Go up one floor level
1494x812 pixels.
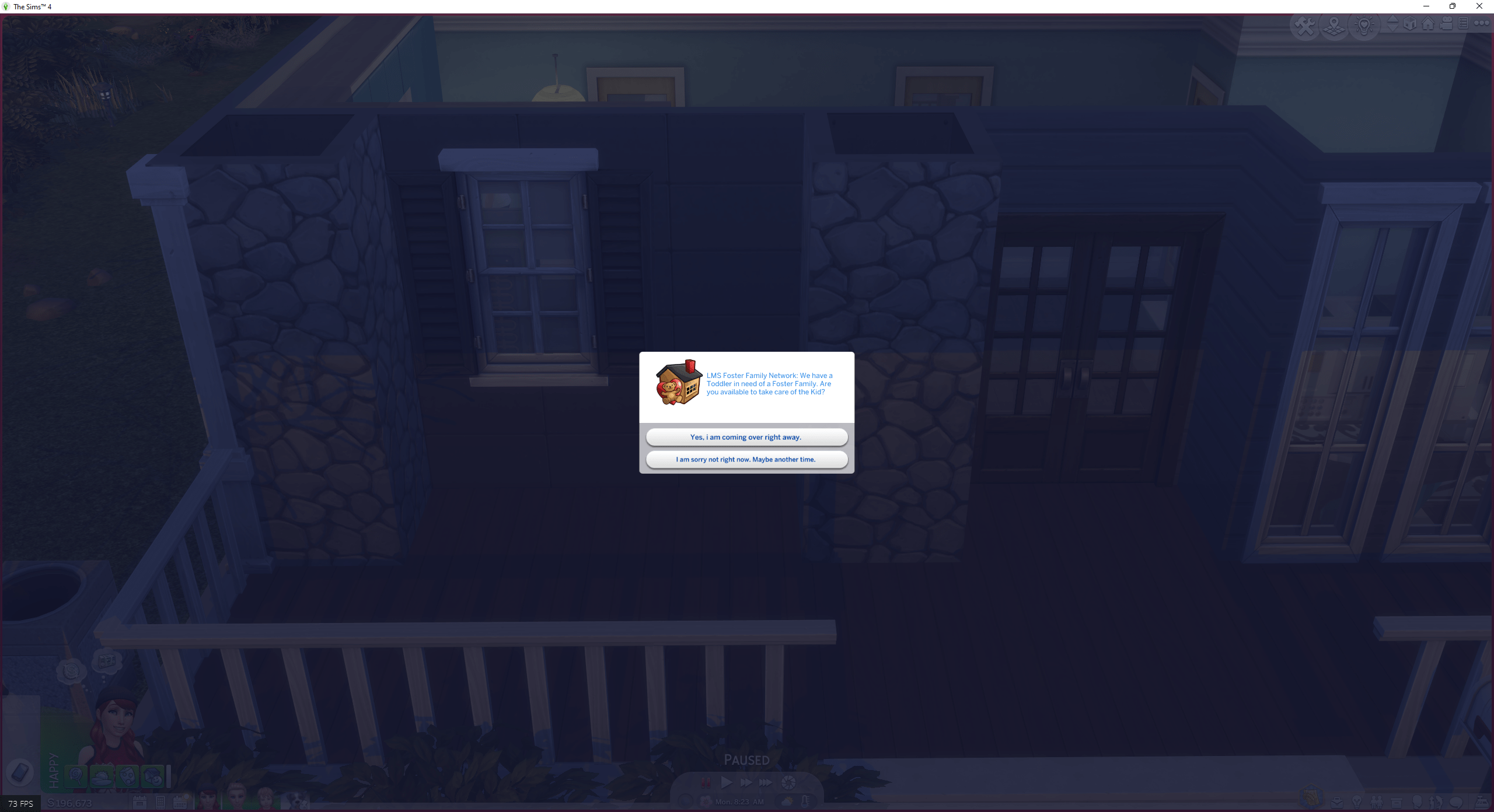pyautogui.click(x=1392, y=19)
